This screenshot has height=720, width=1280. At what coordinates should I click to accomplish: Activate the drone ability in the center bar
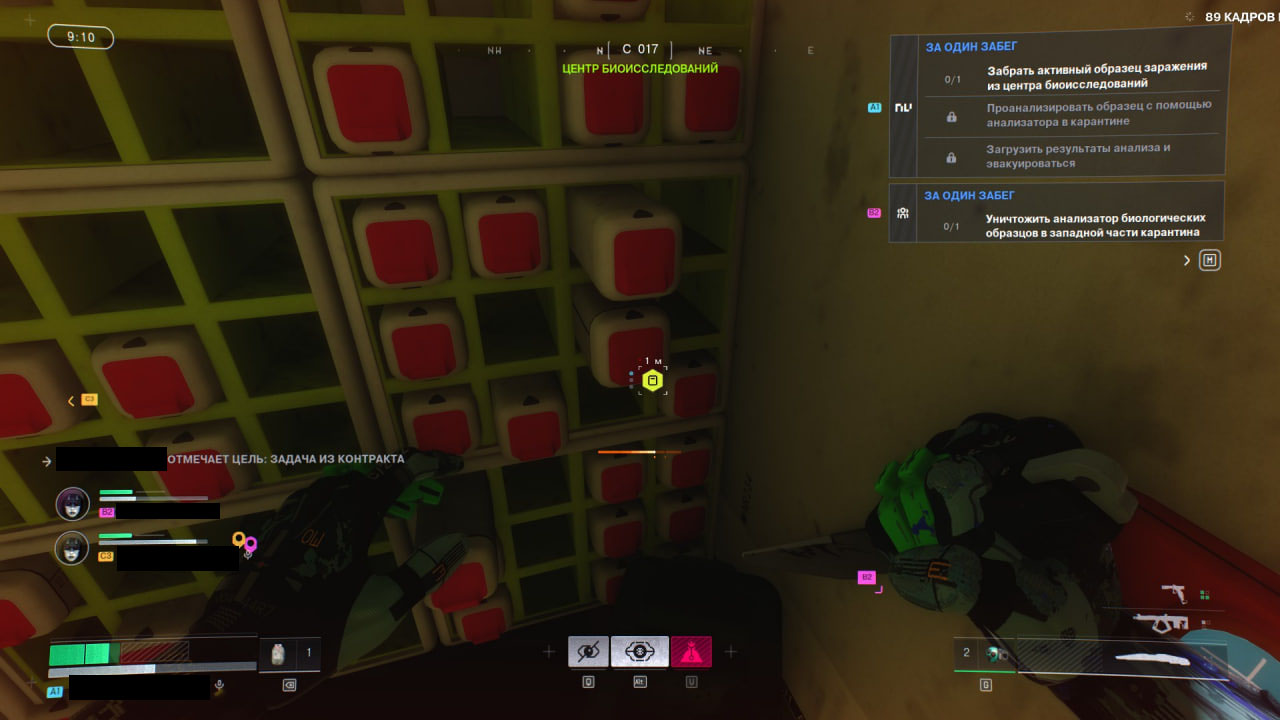[x=639, y=652]
